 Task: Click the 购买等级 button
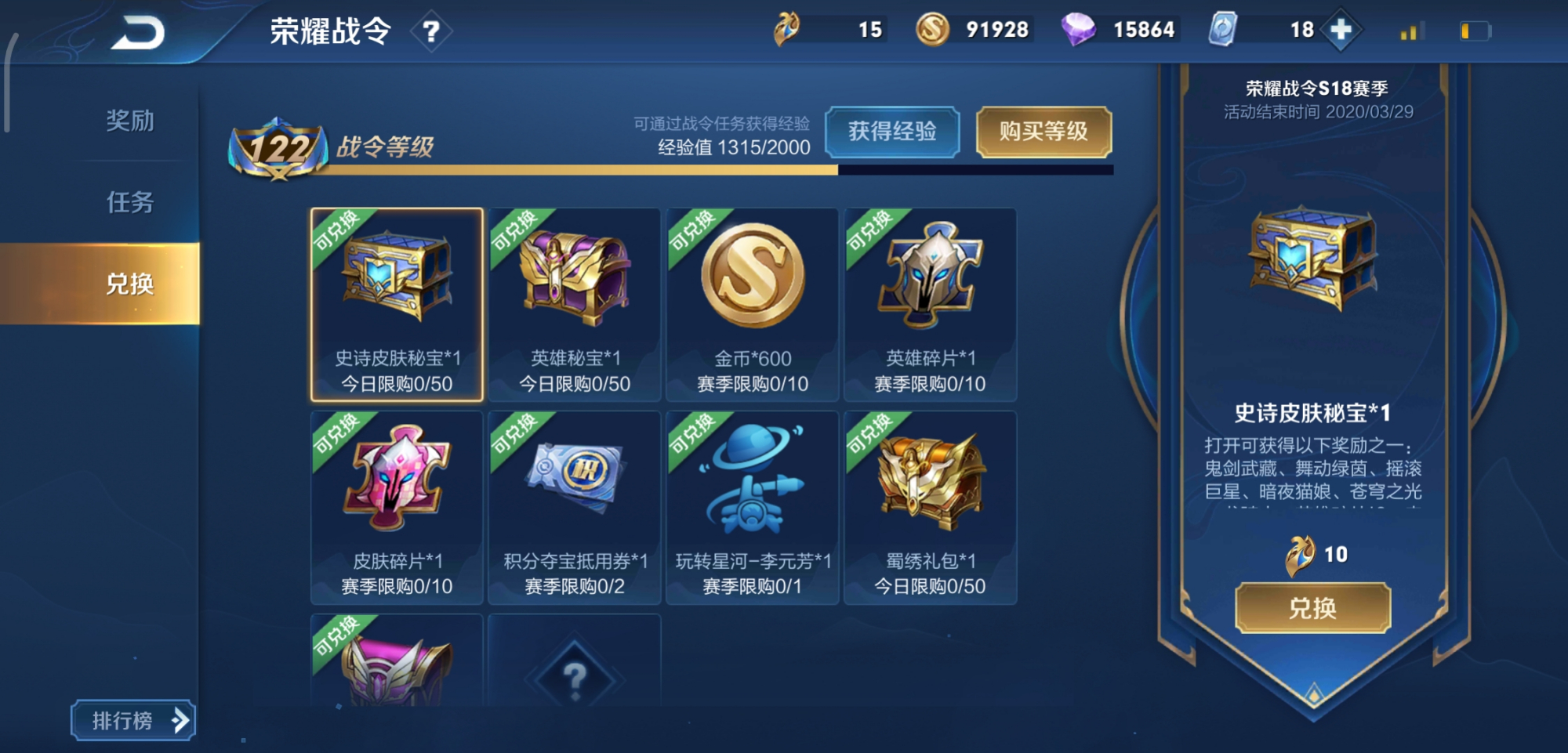click(x=1044, y=132)
